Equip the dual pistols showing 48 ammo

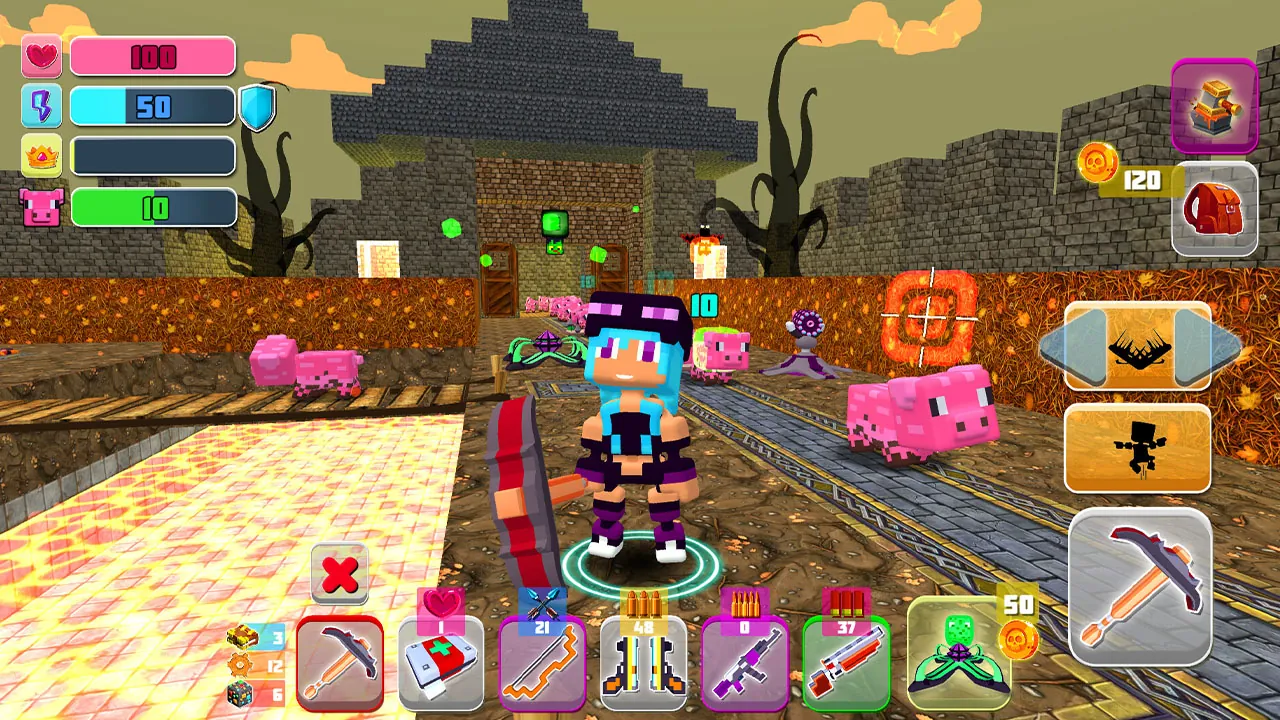point(644,664)
